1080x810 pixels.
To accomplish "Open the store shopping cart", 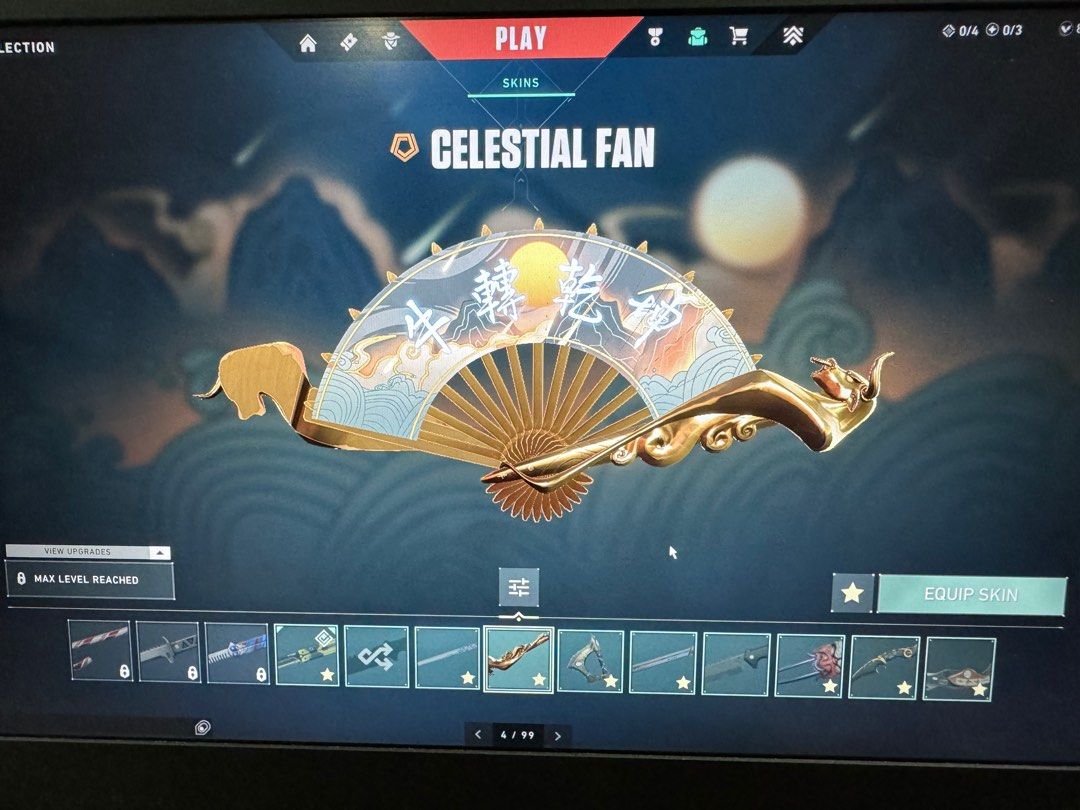I will coord(739,37).
